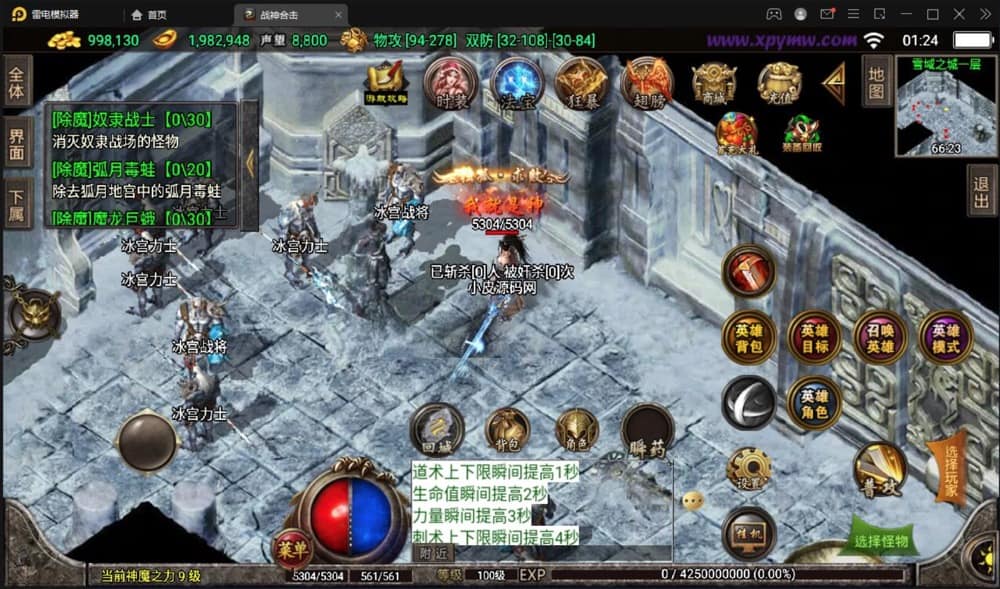
Task: Toggle the 英雄模式 hero mode button
Action: tap(945, 338)
